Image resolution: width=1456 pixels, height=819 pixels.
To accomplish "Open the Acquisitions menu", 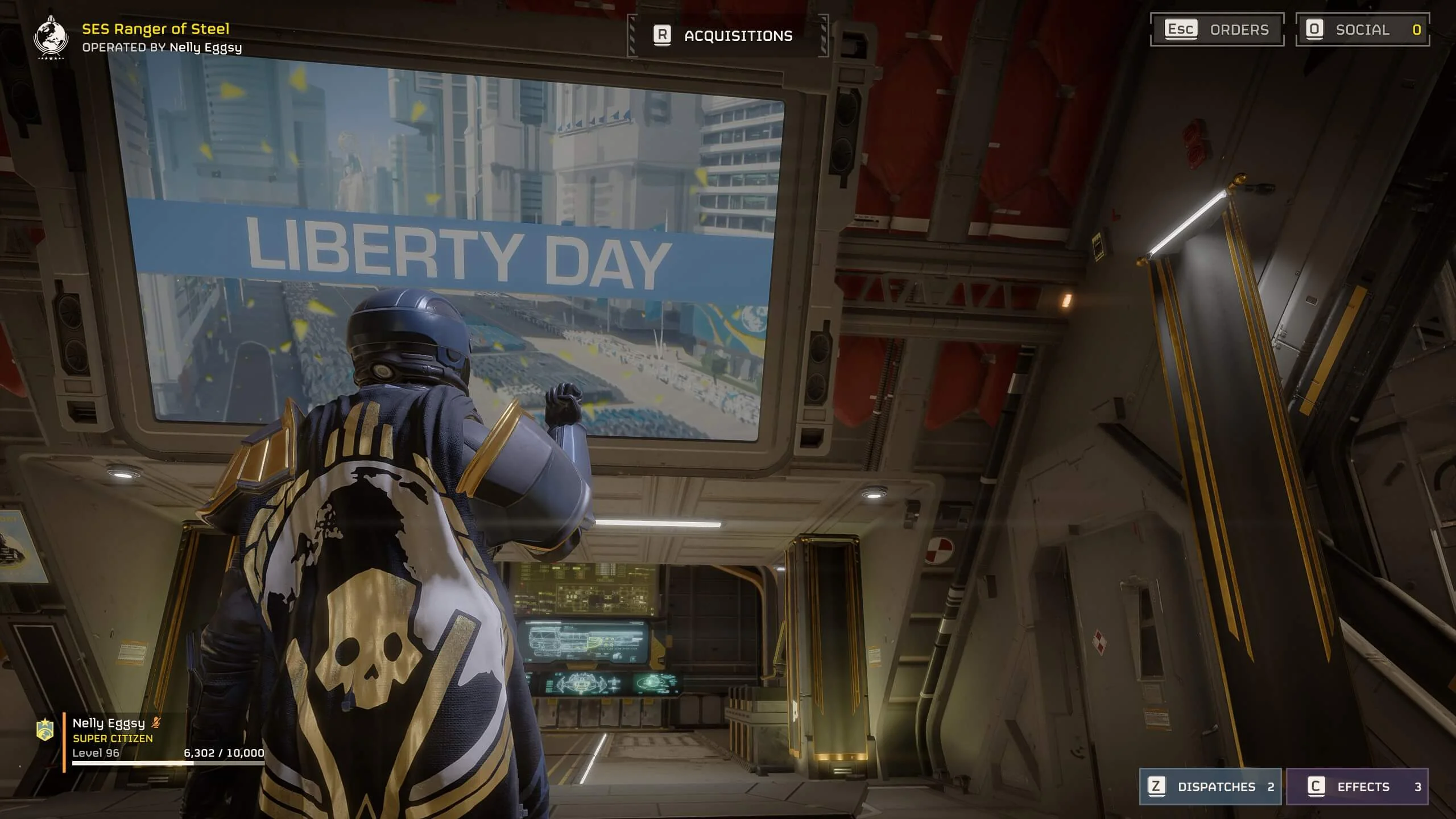I will point(727,36).
